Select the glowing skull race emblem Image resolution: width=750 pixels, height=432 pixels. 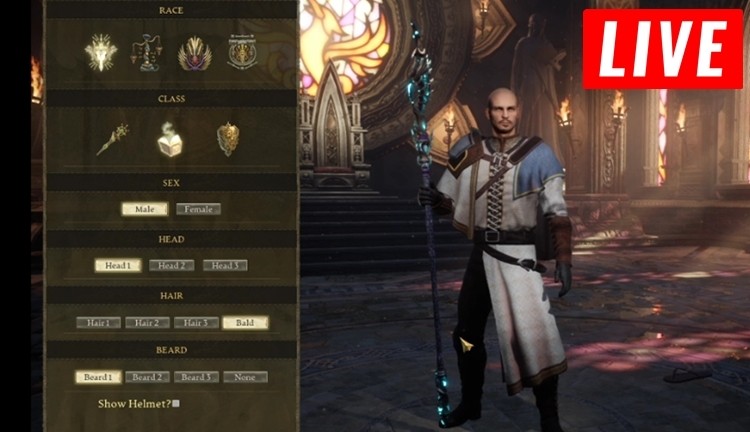pos(100,53)
